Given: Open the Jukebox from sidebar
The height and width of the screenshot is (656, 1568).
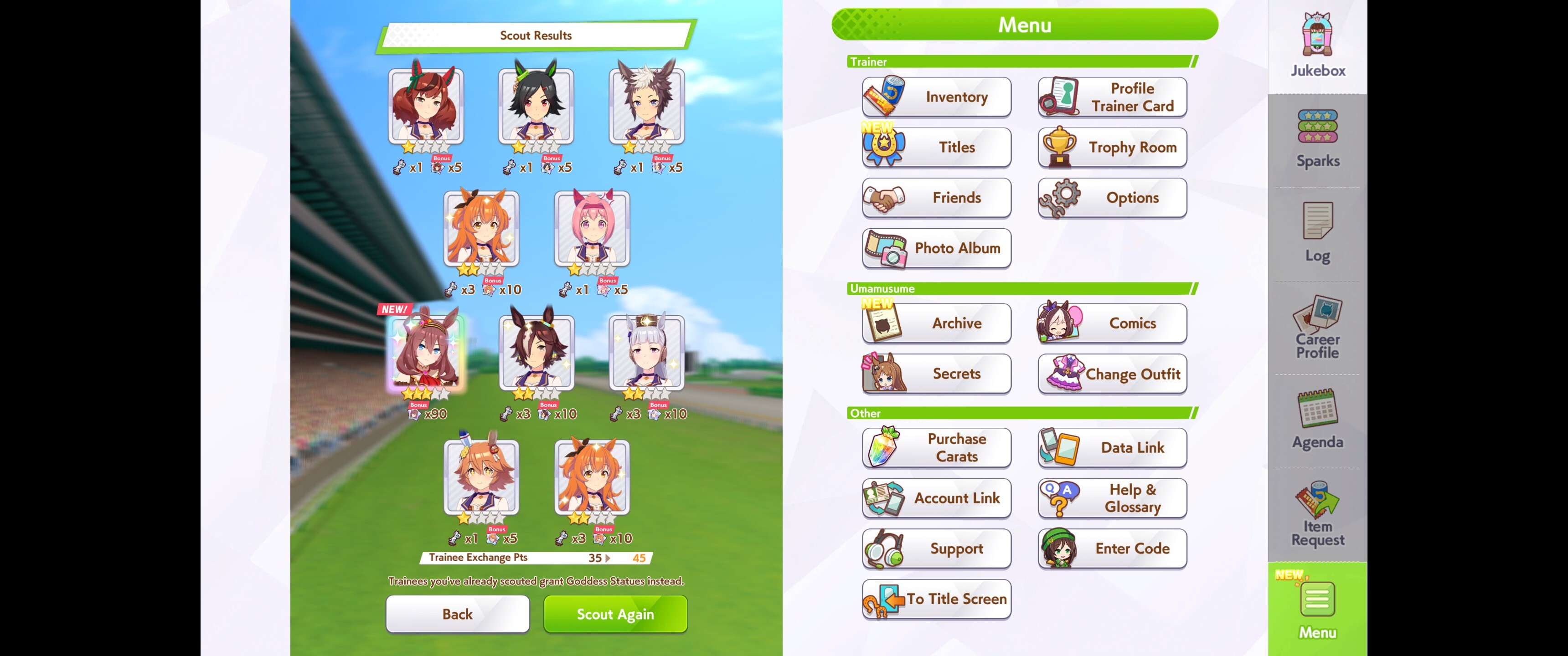Looking at the screenshot, I should [1317, 46].
